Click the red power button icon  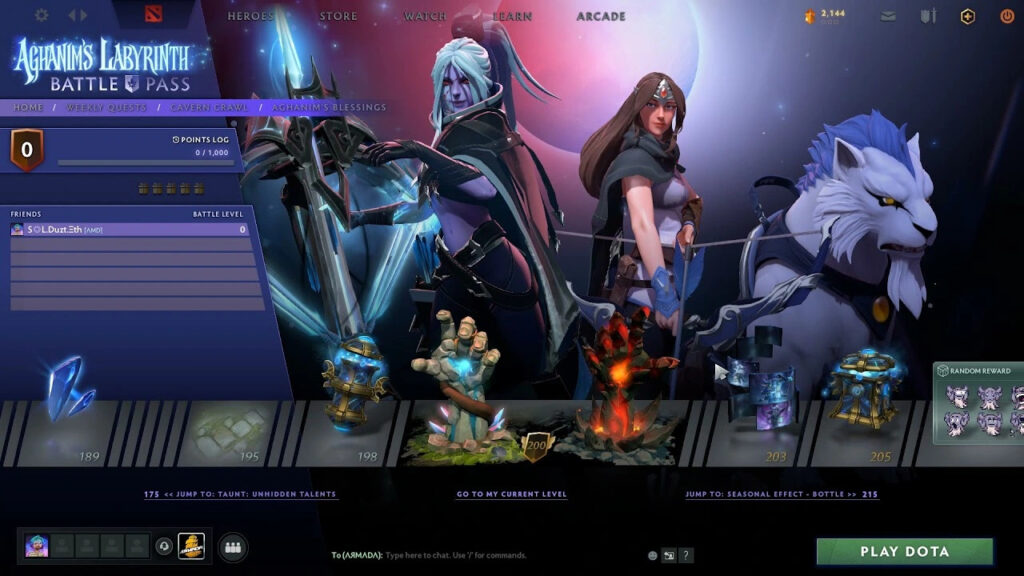click(1007, 16)
